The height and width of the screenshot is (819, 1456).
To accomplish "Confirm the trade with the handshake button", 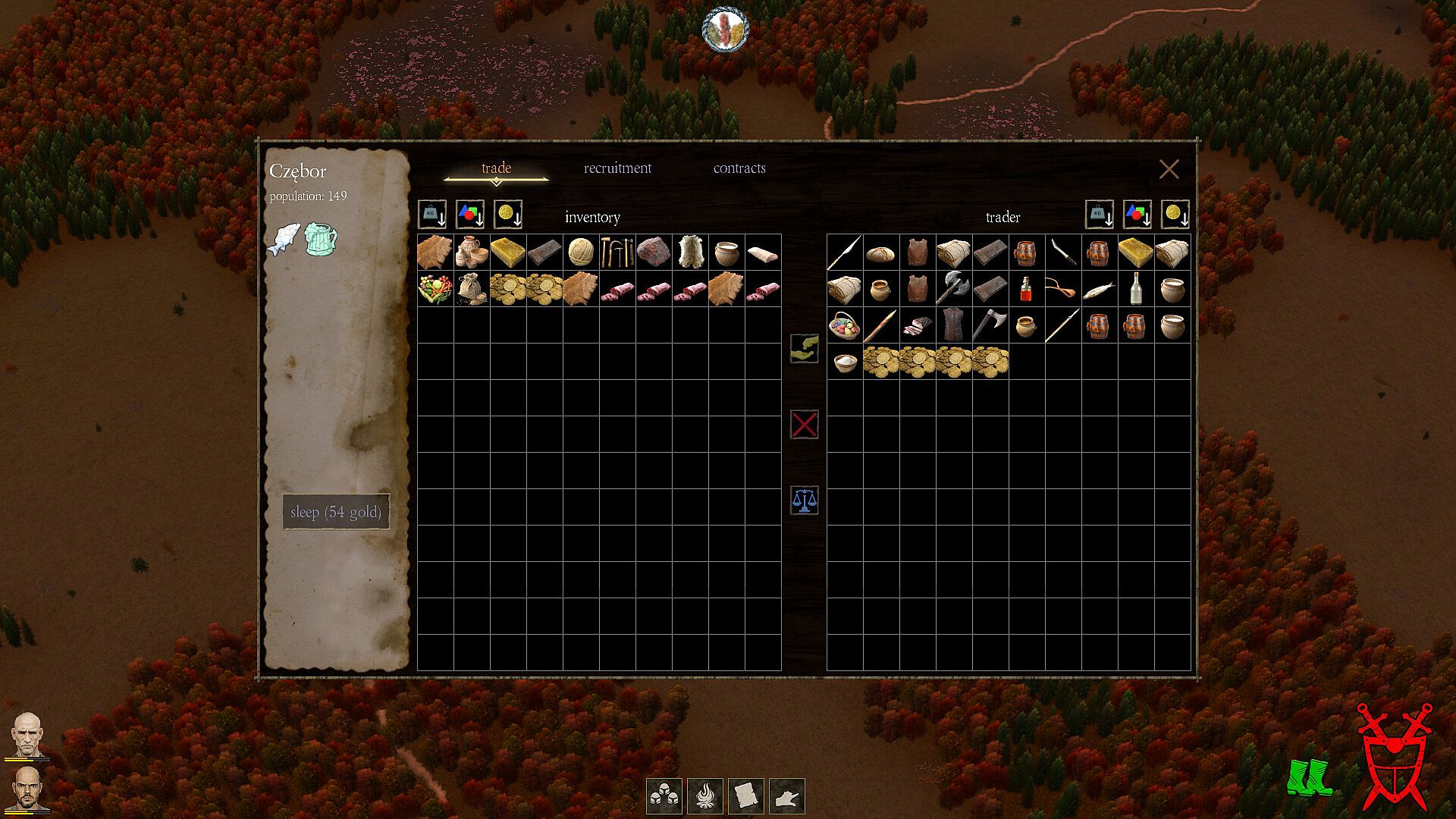I will 804,348.
